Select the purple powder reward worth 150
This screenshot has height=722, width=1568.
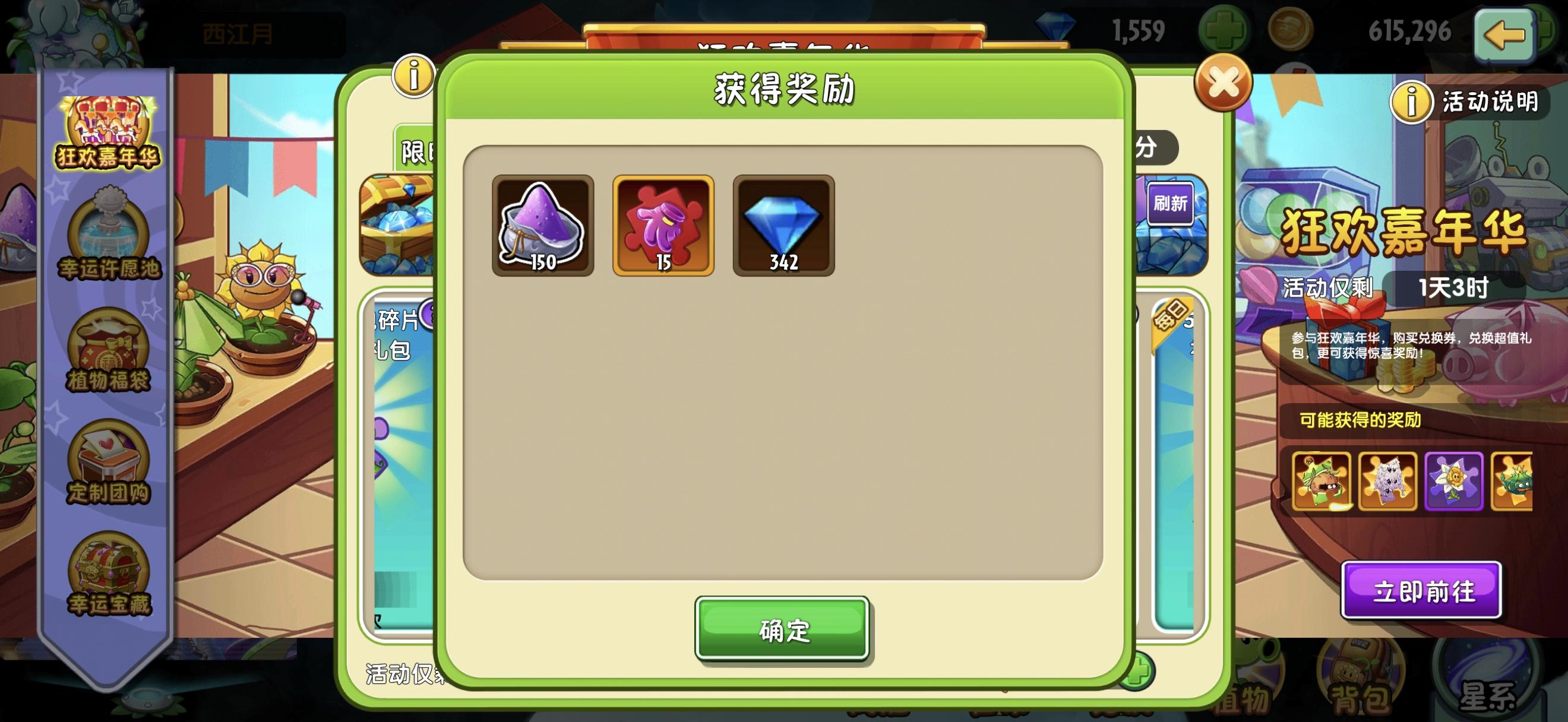tap(542, 225)
